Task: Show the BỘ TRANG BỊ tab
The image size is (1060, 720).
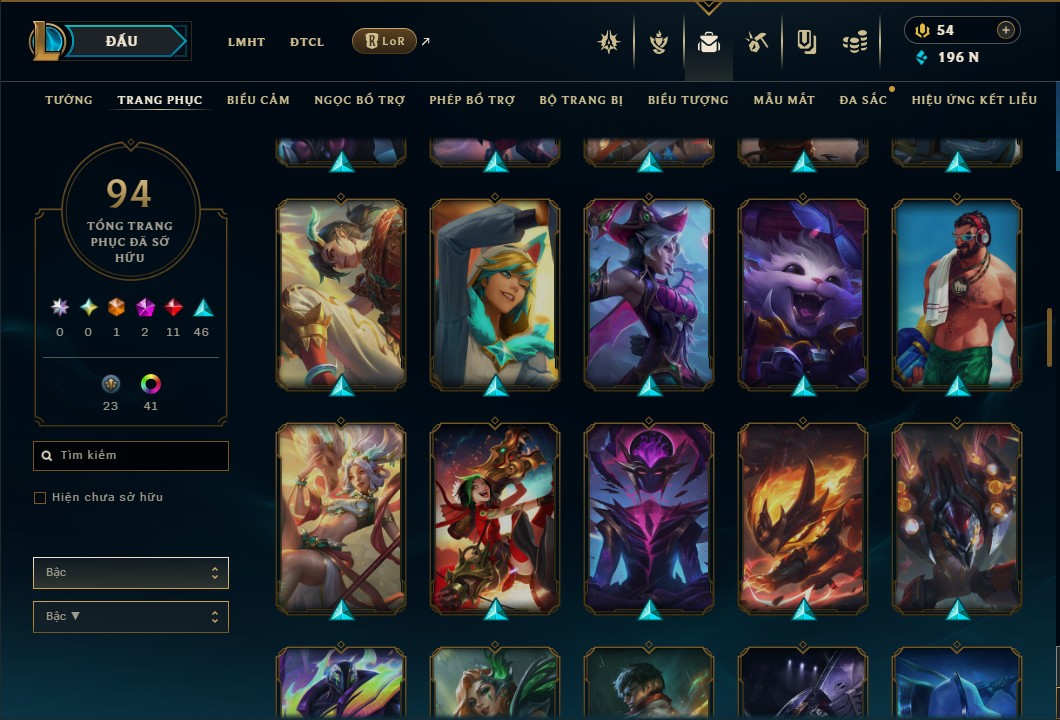Action: pyautogui.click(x=581, y=100)
